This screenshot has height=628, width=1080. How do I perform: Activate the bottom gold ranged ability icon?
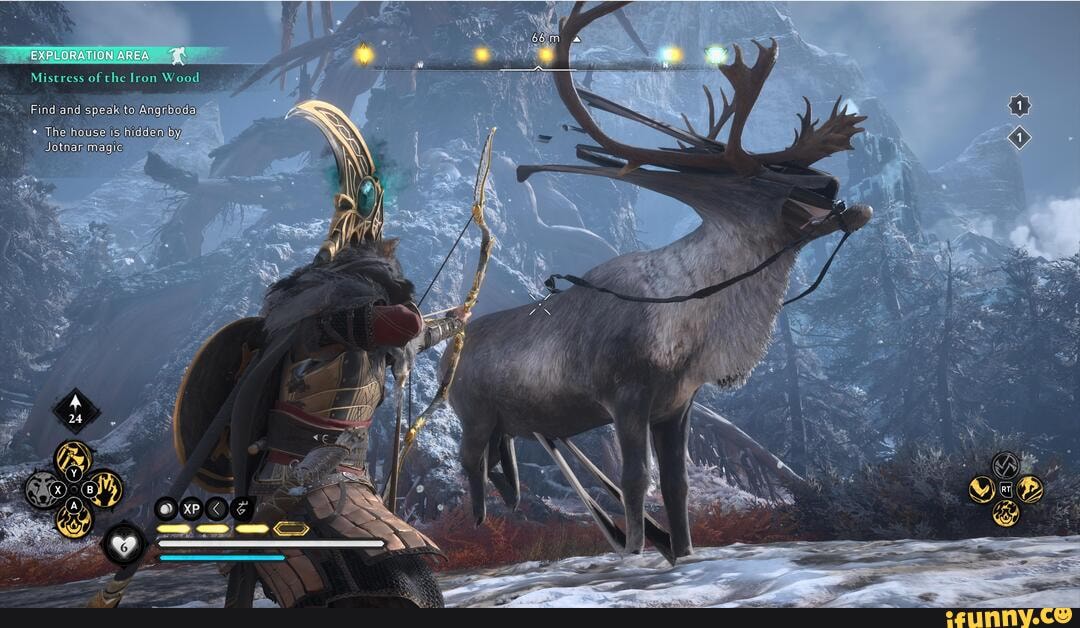click(1005, 513)
